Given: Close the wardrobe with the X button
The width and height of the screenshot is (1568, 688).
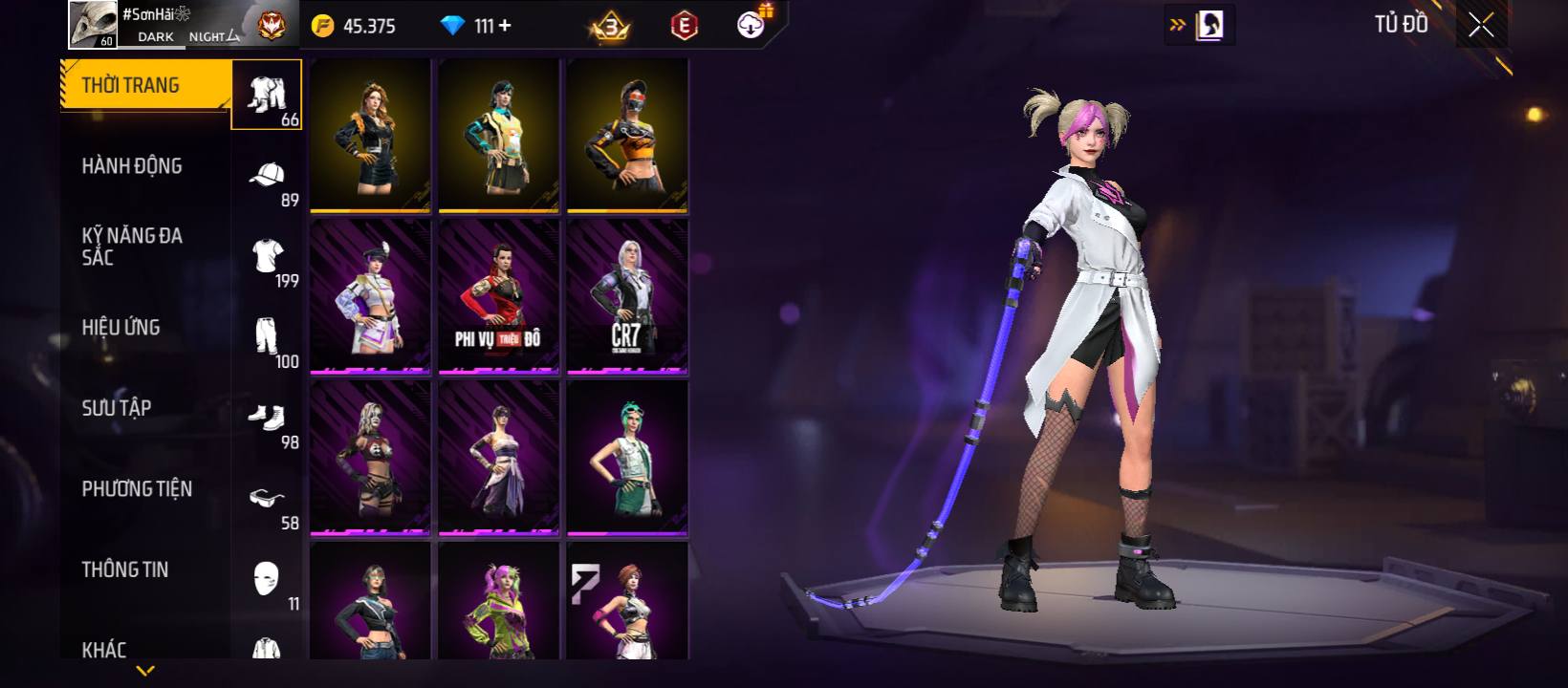Looking at the screenshot, I should pyautogui.click(x=1481, y=26).
